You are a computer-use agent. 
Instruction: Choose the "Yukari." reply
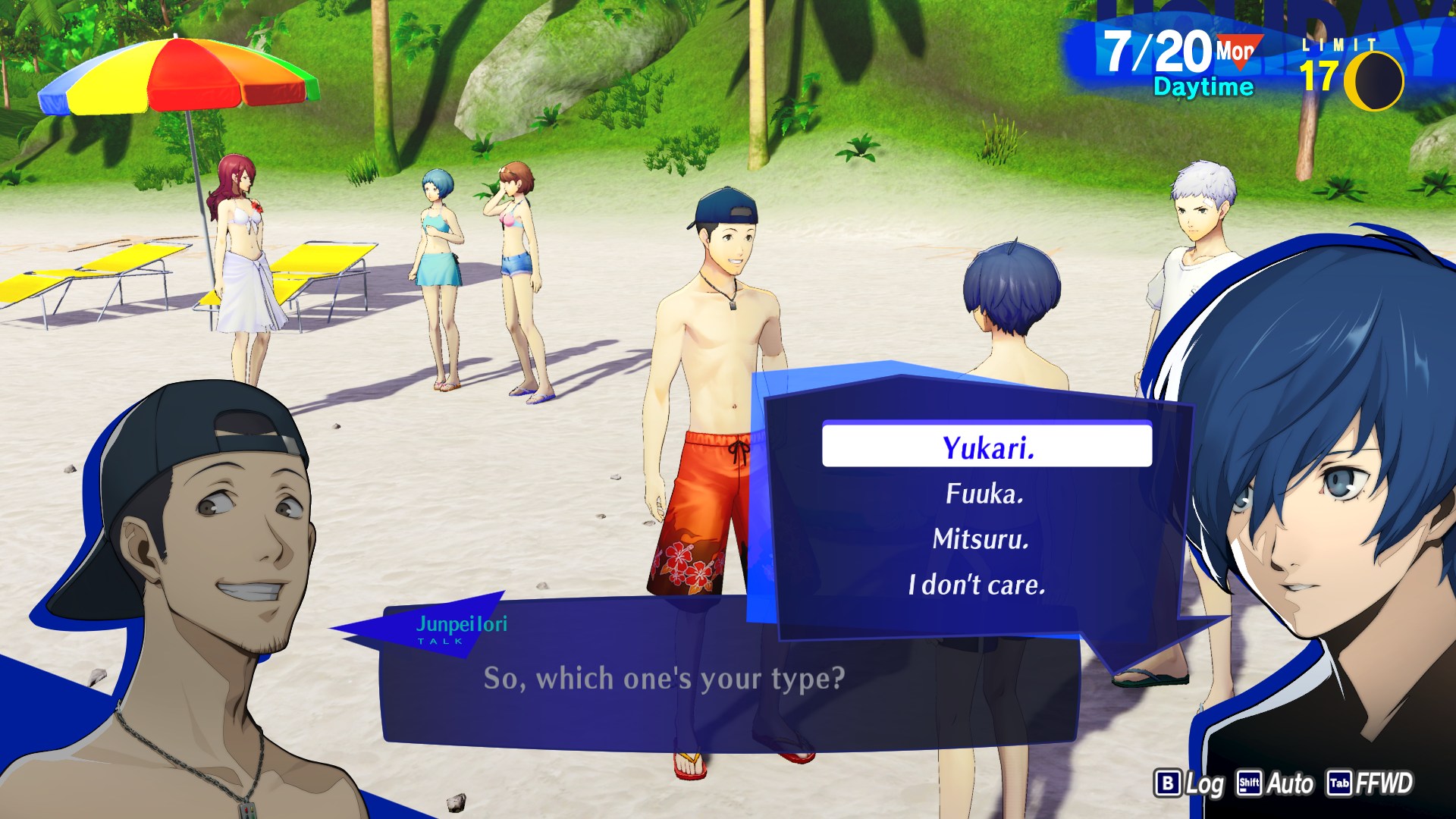(x=987, y=447)
